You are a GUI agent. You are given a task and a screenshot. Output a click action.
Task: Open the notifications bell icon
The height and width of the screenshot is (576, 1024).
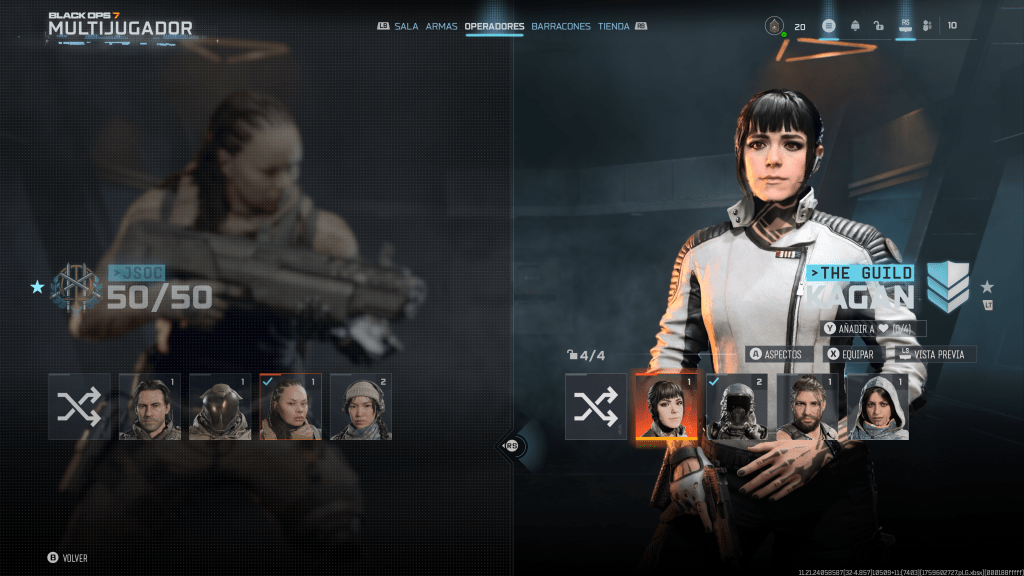coord(855,26)
